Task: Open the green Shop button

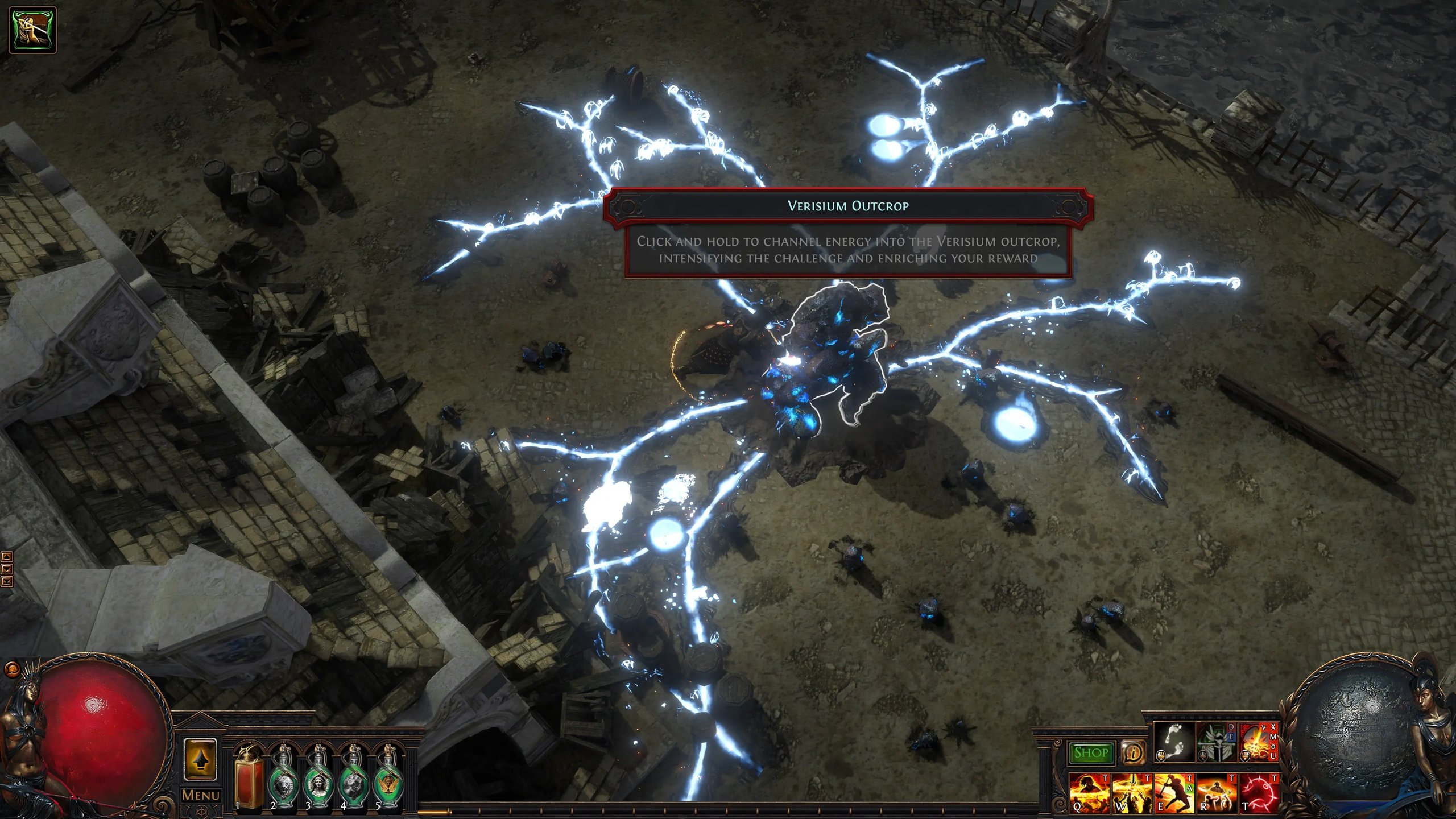Action: 1091,753
